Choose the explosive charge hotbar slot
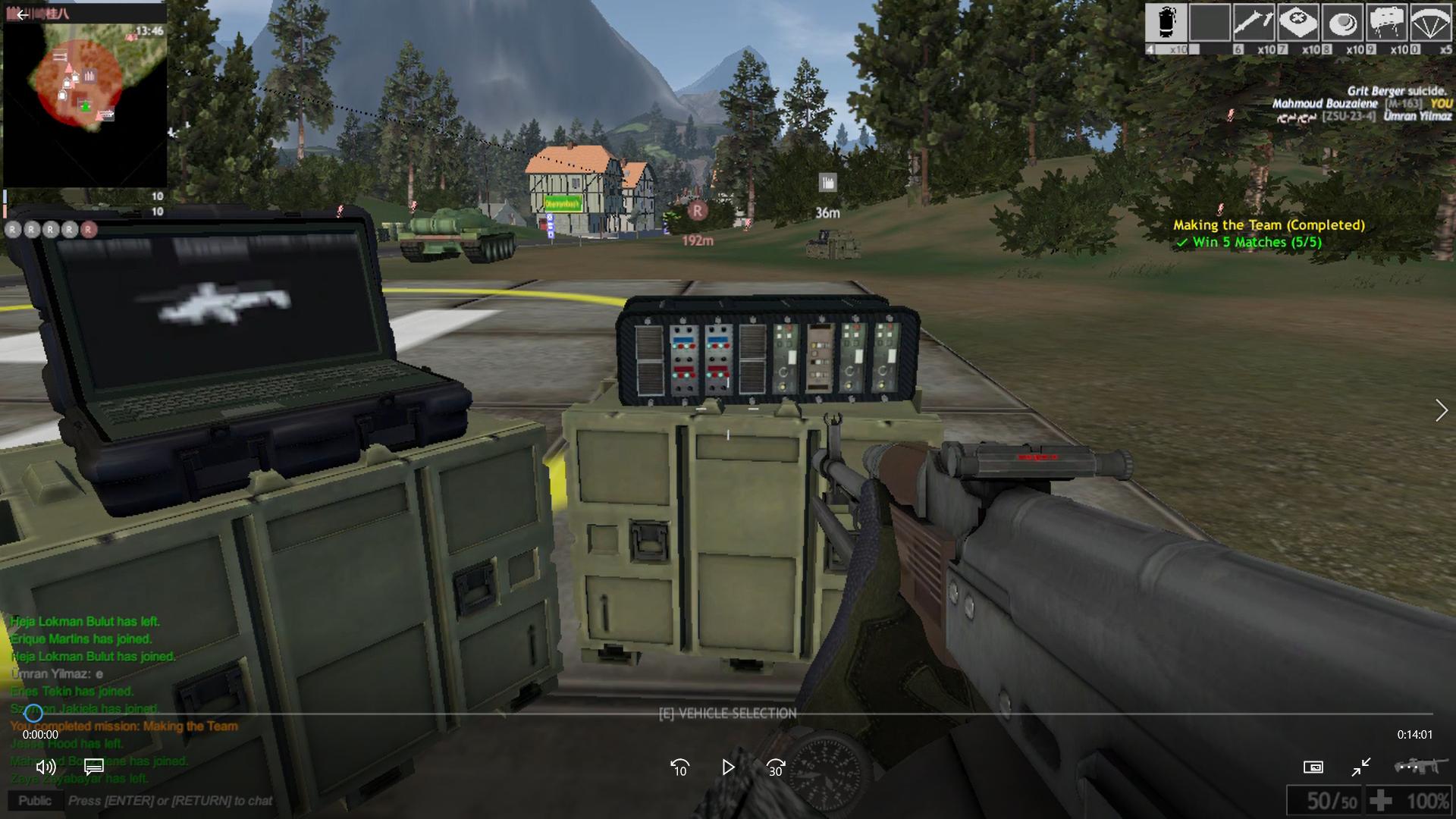The image size is (1456, 819). click(x=1386, y=22)
